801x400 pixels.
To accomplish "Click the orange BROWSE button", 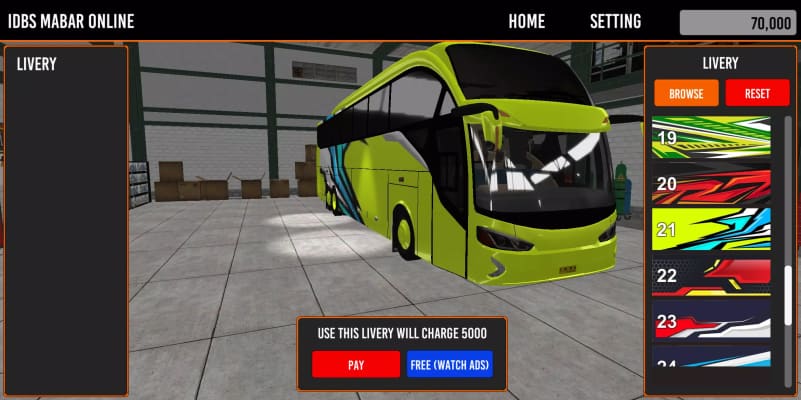I will pyautogui.click(x=686, y=93).
